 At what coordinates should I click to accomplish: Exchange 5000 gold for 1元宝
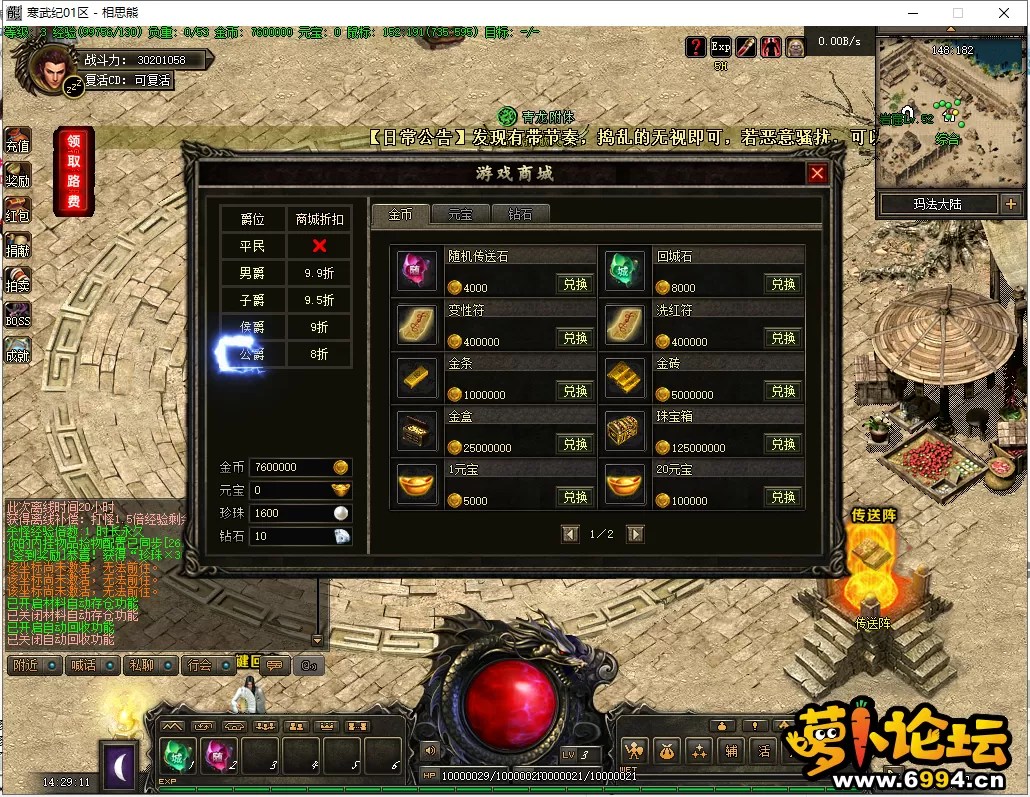(575, 497)
